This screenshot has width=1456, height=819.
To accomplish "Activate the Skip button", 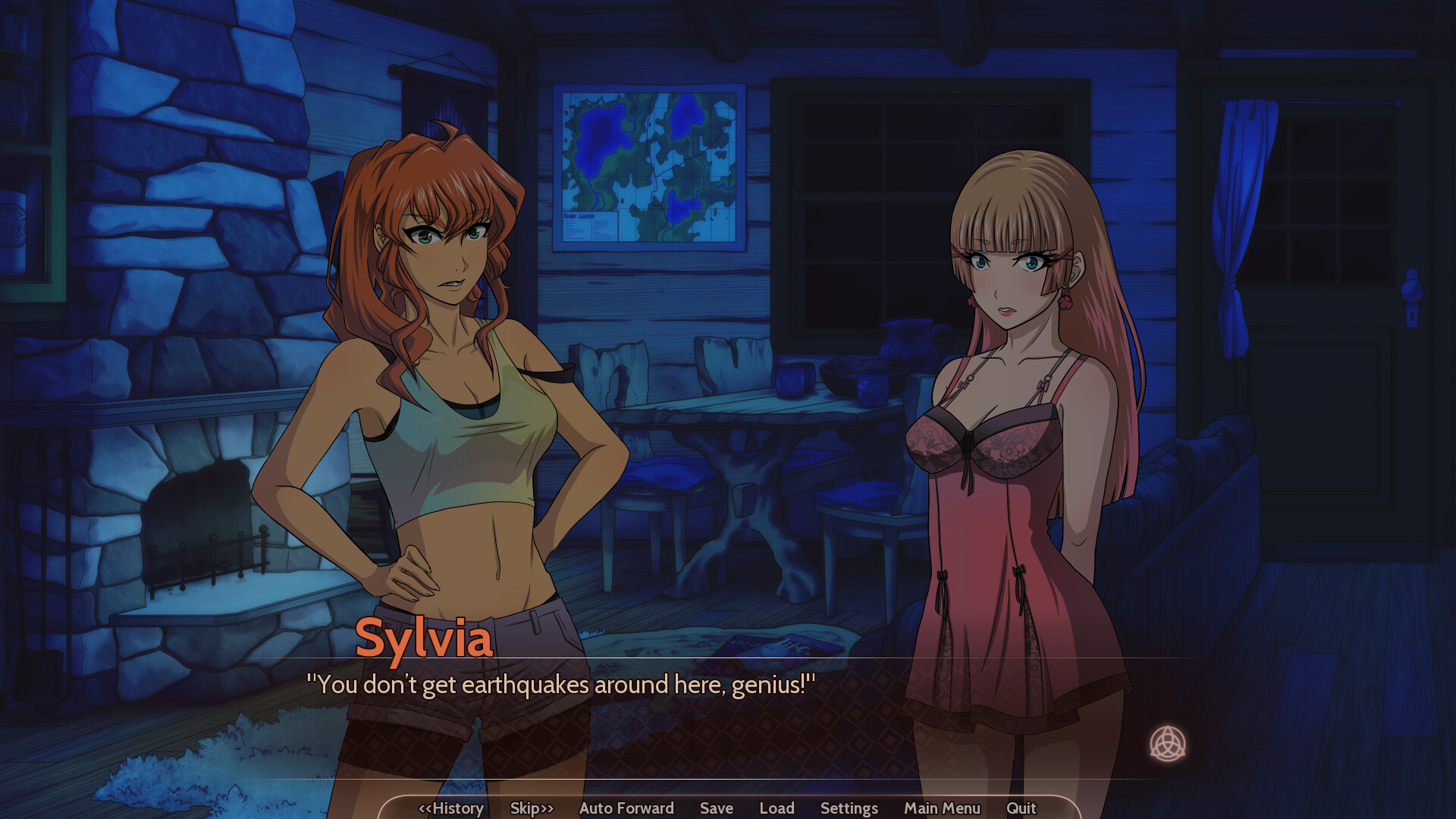I will [532, 808].
